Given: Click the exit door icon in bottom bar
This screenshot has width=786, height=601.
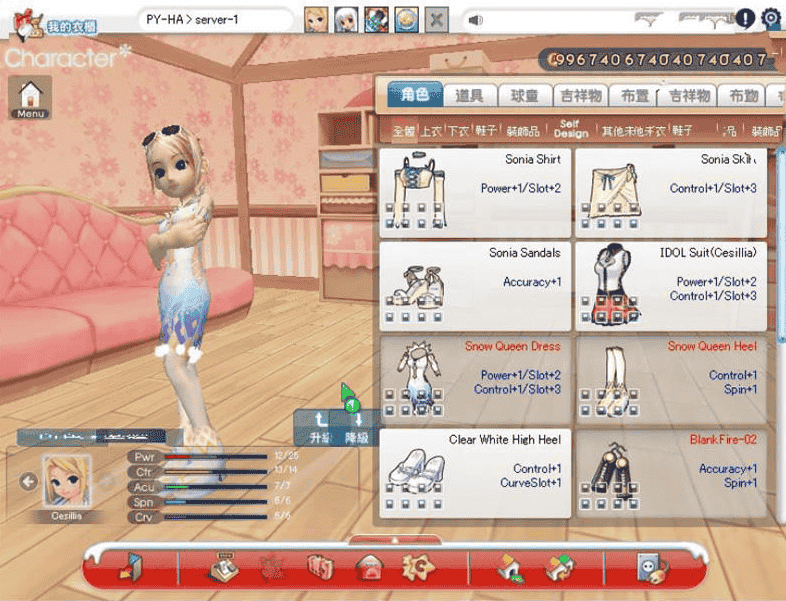Looking at the screenshot, I should [131, 567].
